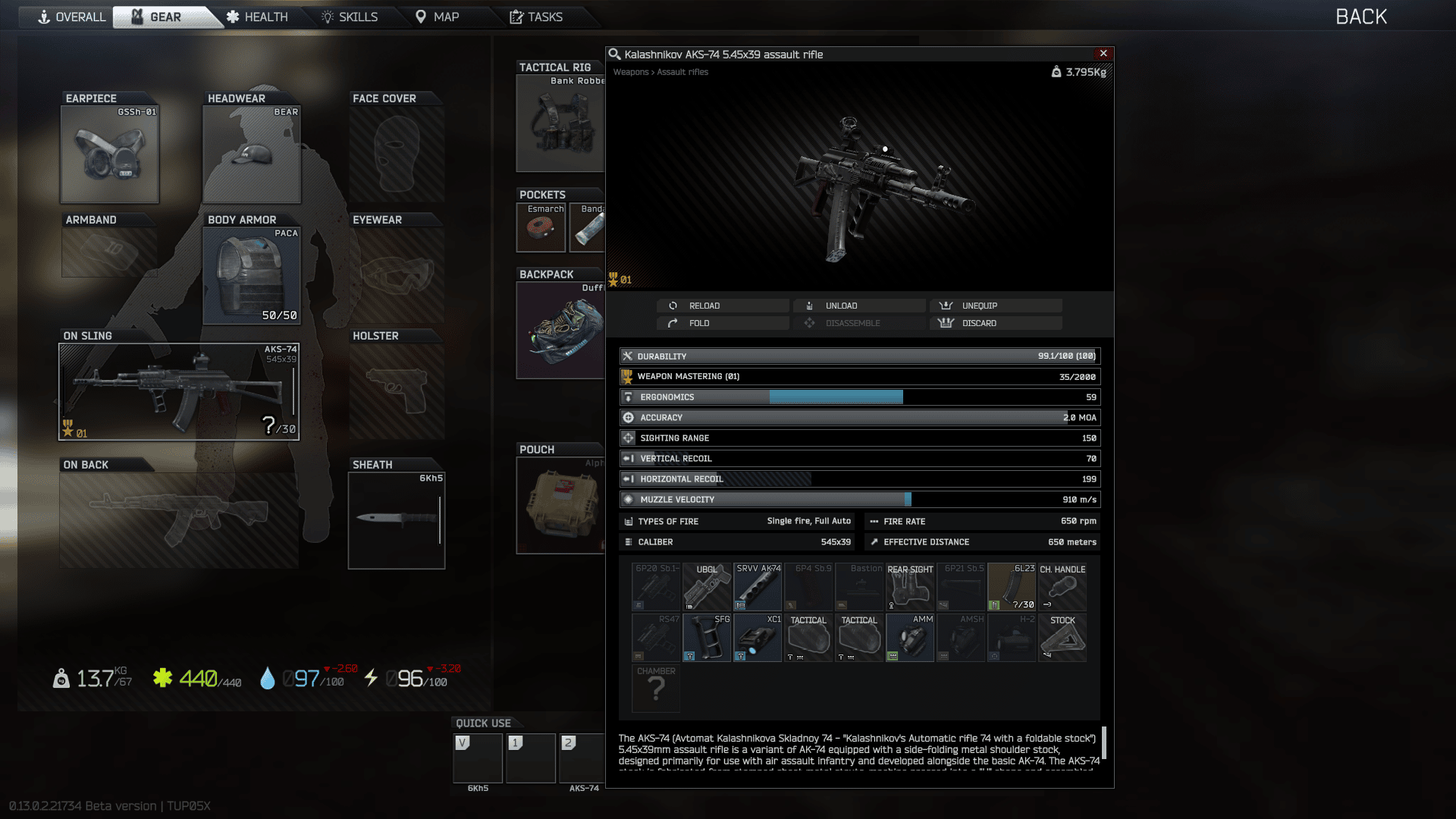The height and width of the screenshot is (819, 1456).
Task: Select the STOCK attachment slot
Action: (x=1062, y=637)
